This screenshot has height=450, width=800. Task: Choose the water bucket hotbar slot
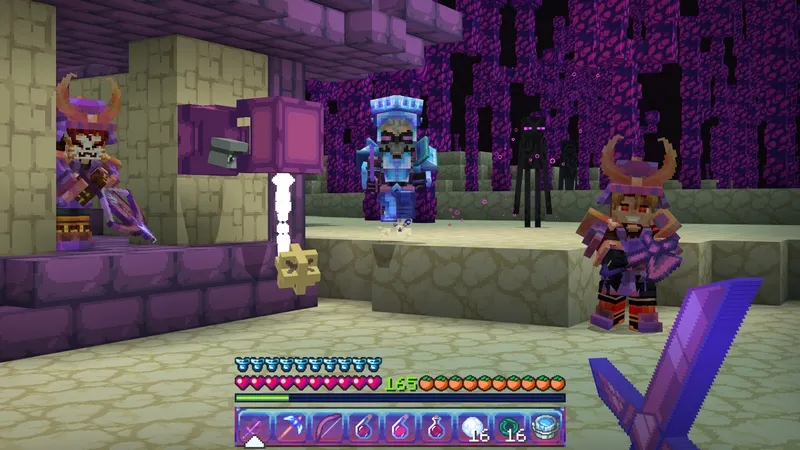tap(545, 427)
